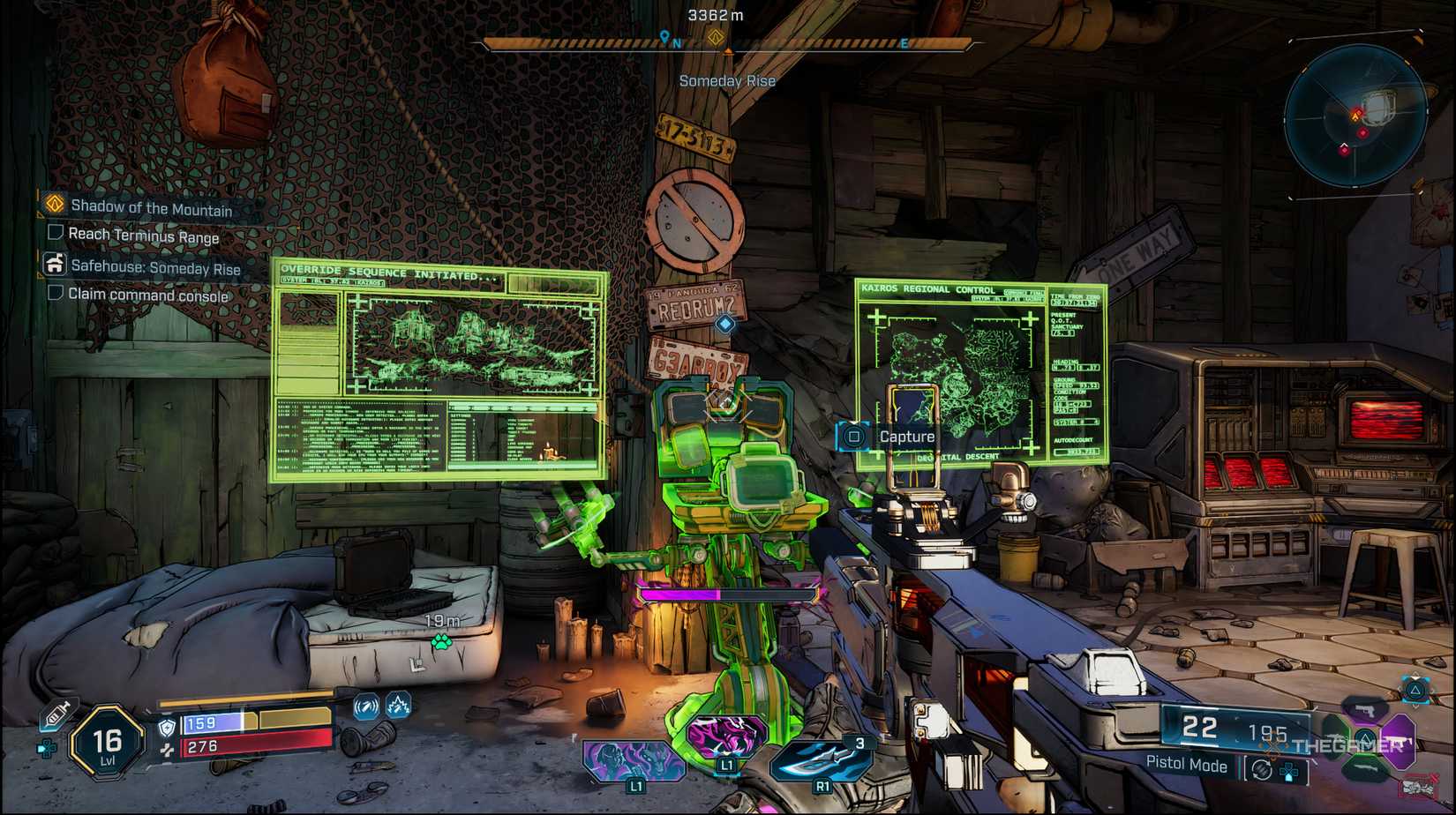
Task: Select the purple SMG weapon slot icon
Action: (1400, 742)
